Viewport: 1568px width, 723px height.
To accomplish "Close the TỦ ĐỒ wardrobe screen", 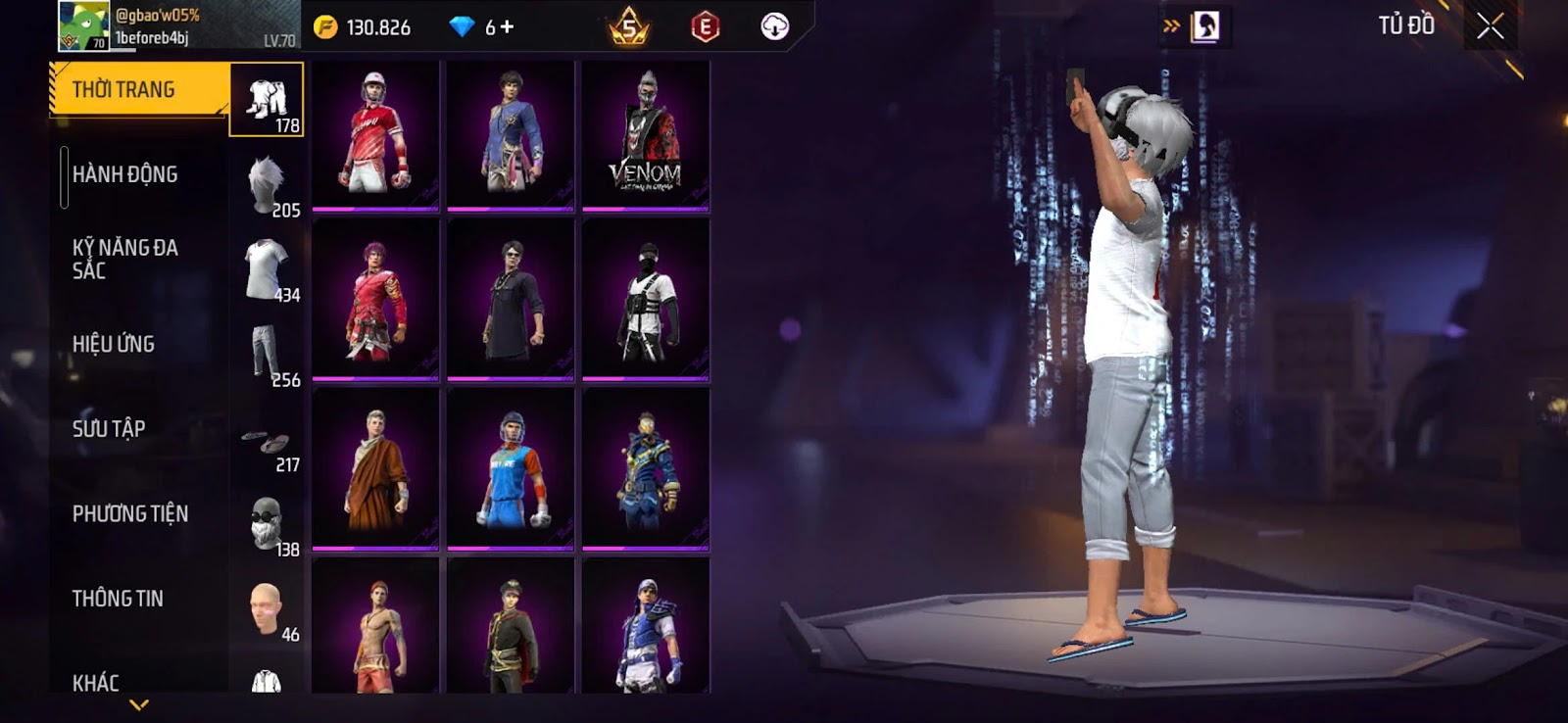I will pyautogui.click(x=1490, y=26).
